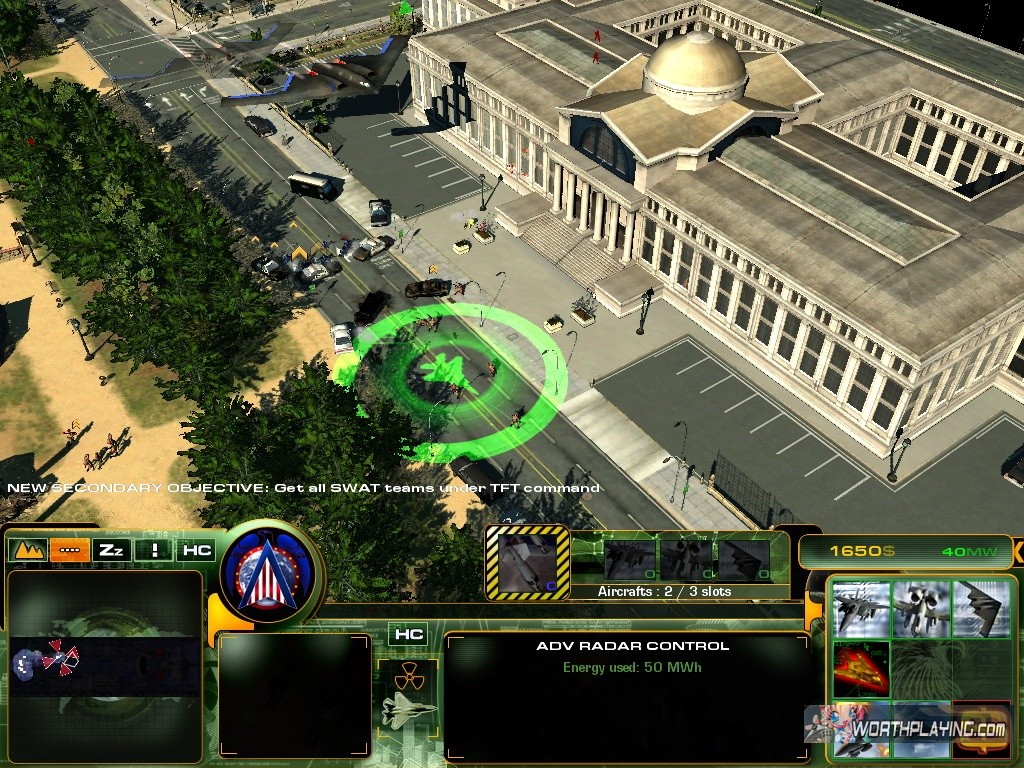
Task: Select the HC button above the minimap
Action: 196,549
